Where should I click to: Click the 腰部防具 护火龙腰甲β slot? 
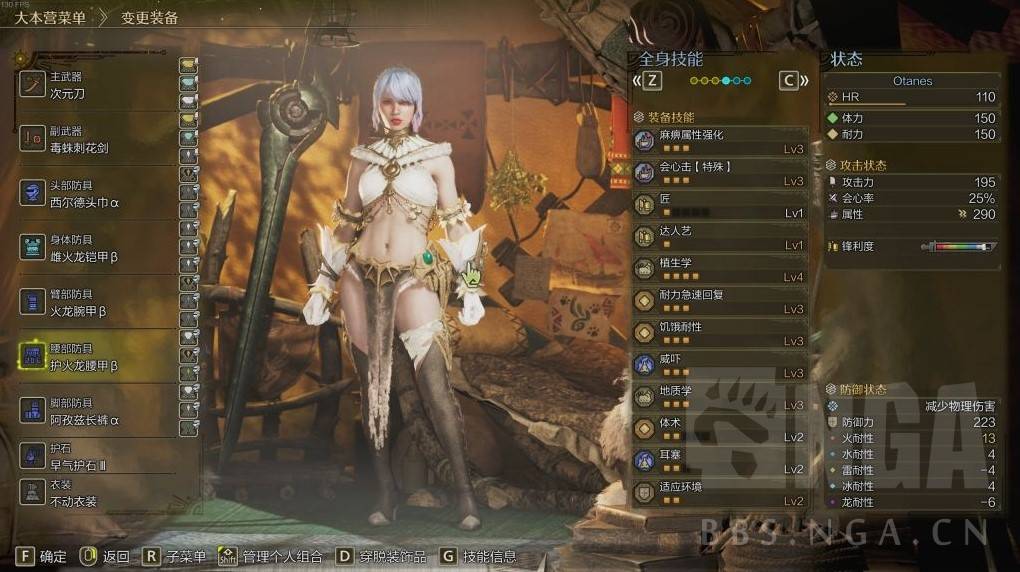coord(97,357)
